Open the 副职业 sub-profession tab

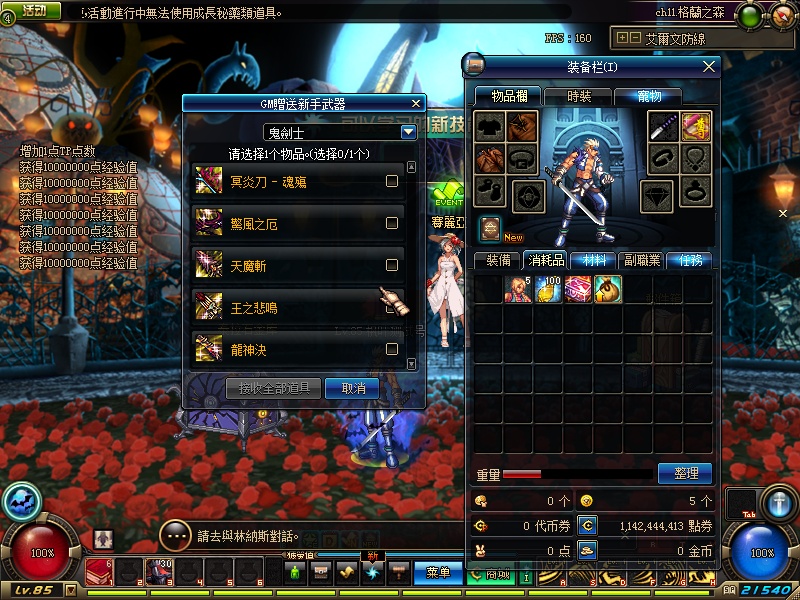pyautogui.click(x=642, y=260)
